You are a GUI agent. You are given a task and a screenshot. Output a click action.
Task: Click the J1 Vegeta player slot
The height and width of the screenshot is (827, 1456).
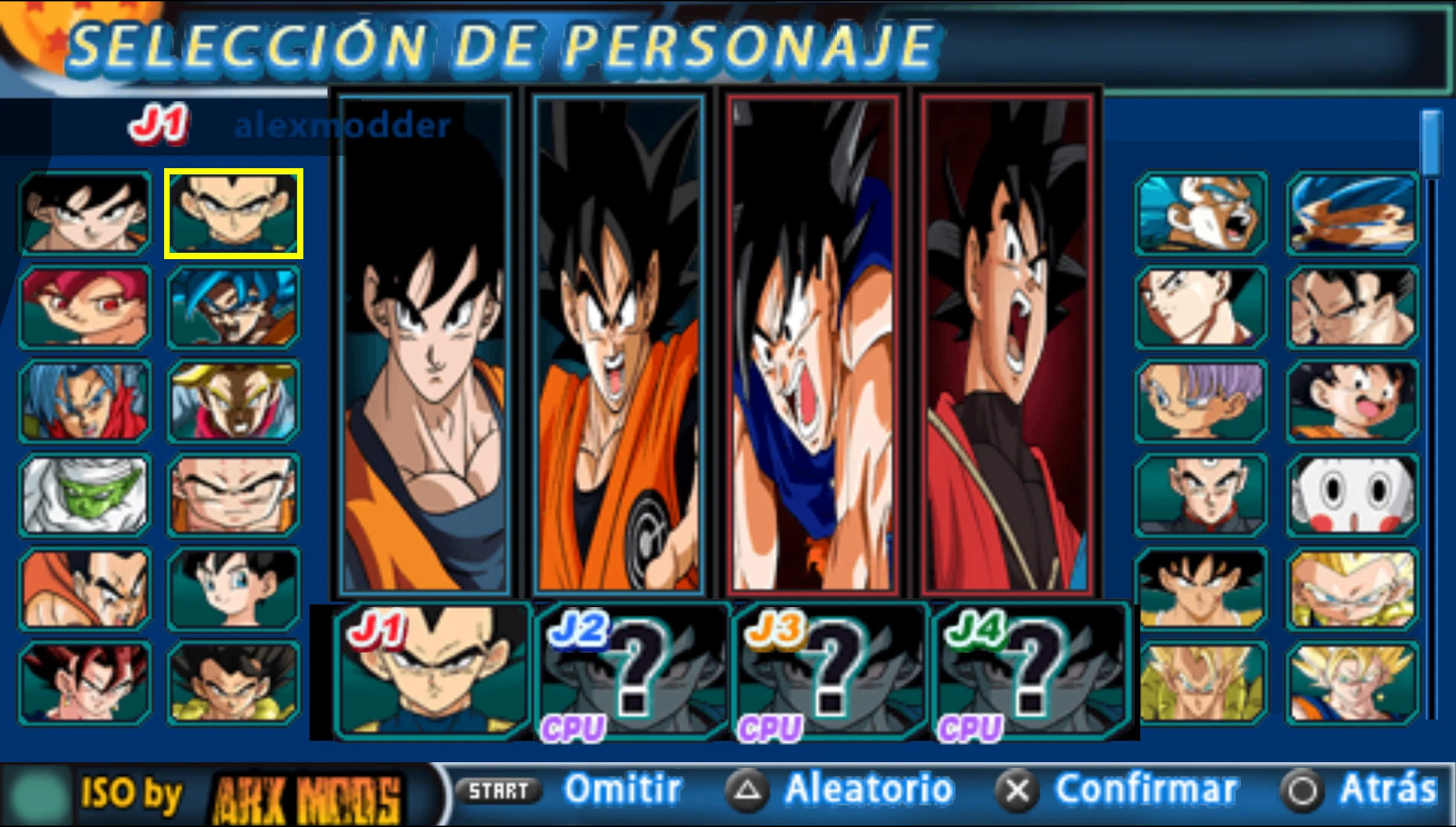(432, 671)
